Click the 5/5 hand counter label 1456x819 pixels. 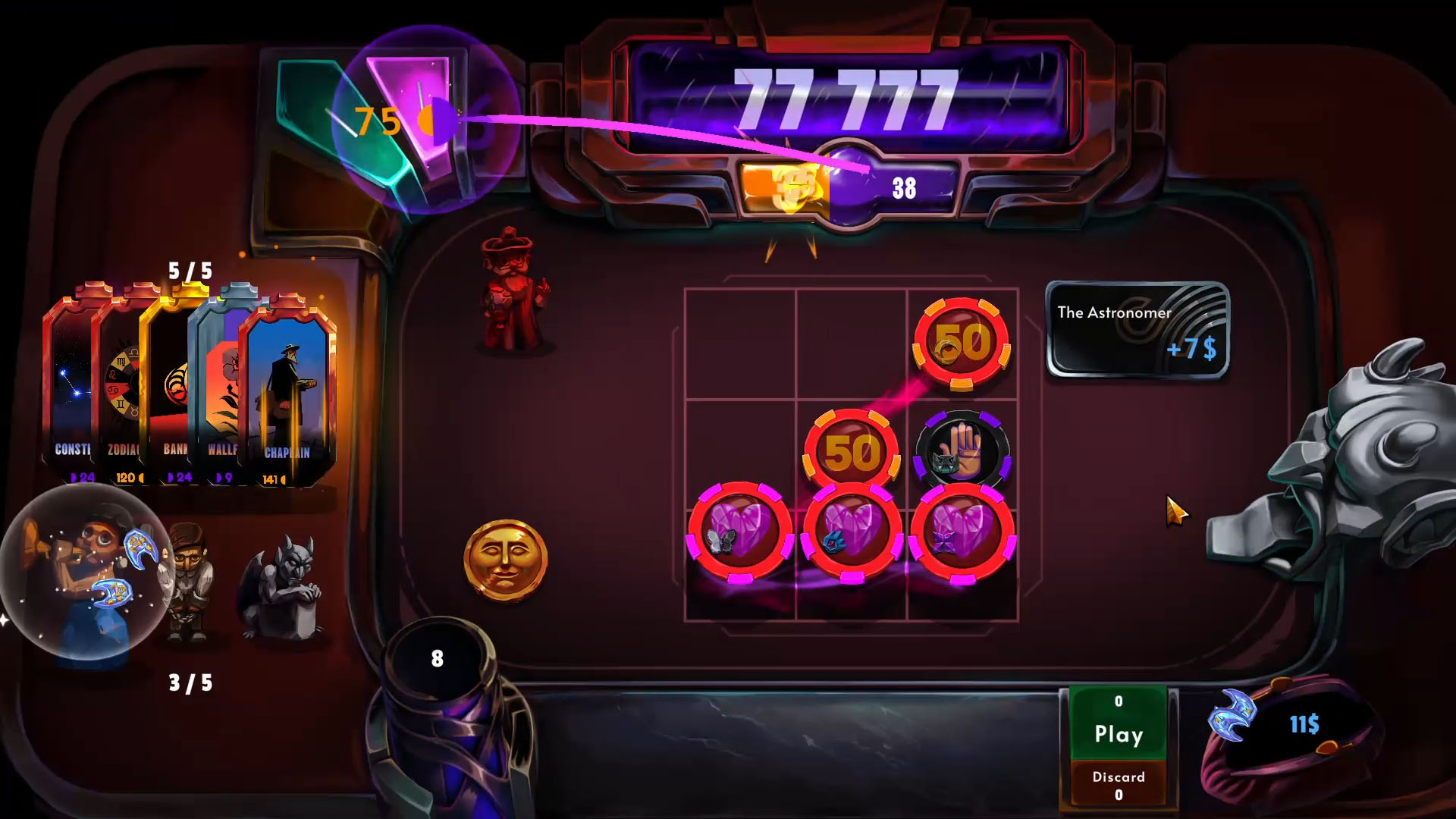tap(190, 270)
